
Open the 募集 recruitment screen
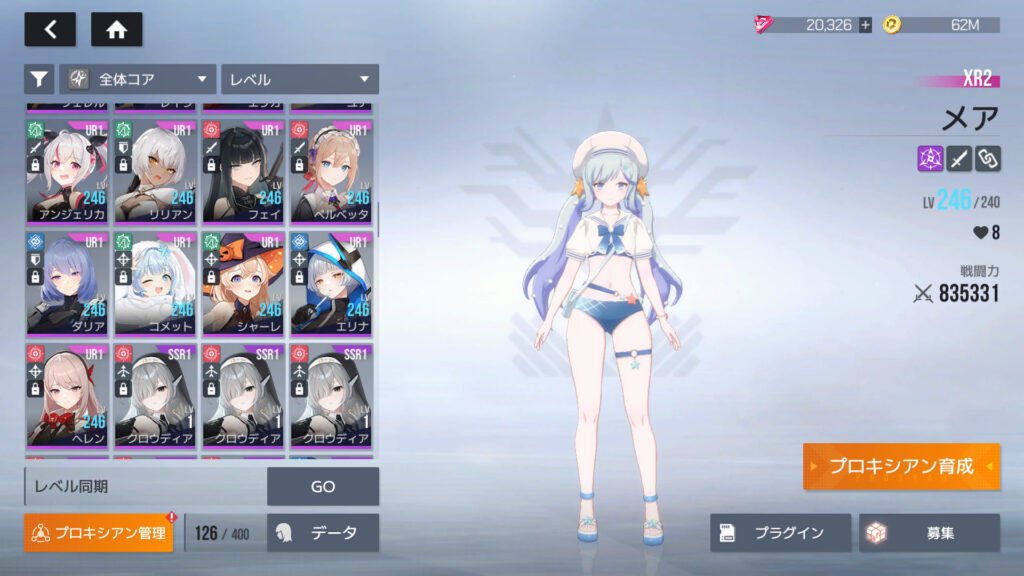pyautogui.click(x=929, y=533)
